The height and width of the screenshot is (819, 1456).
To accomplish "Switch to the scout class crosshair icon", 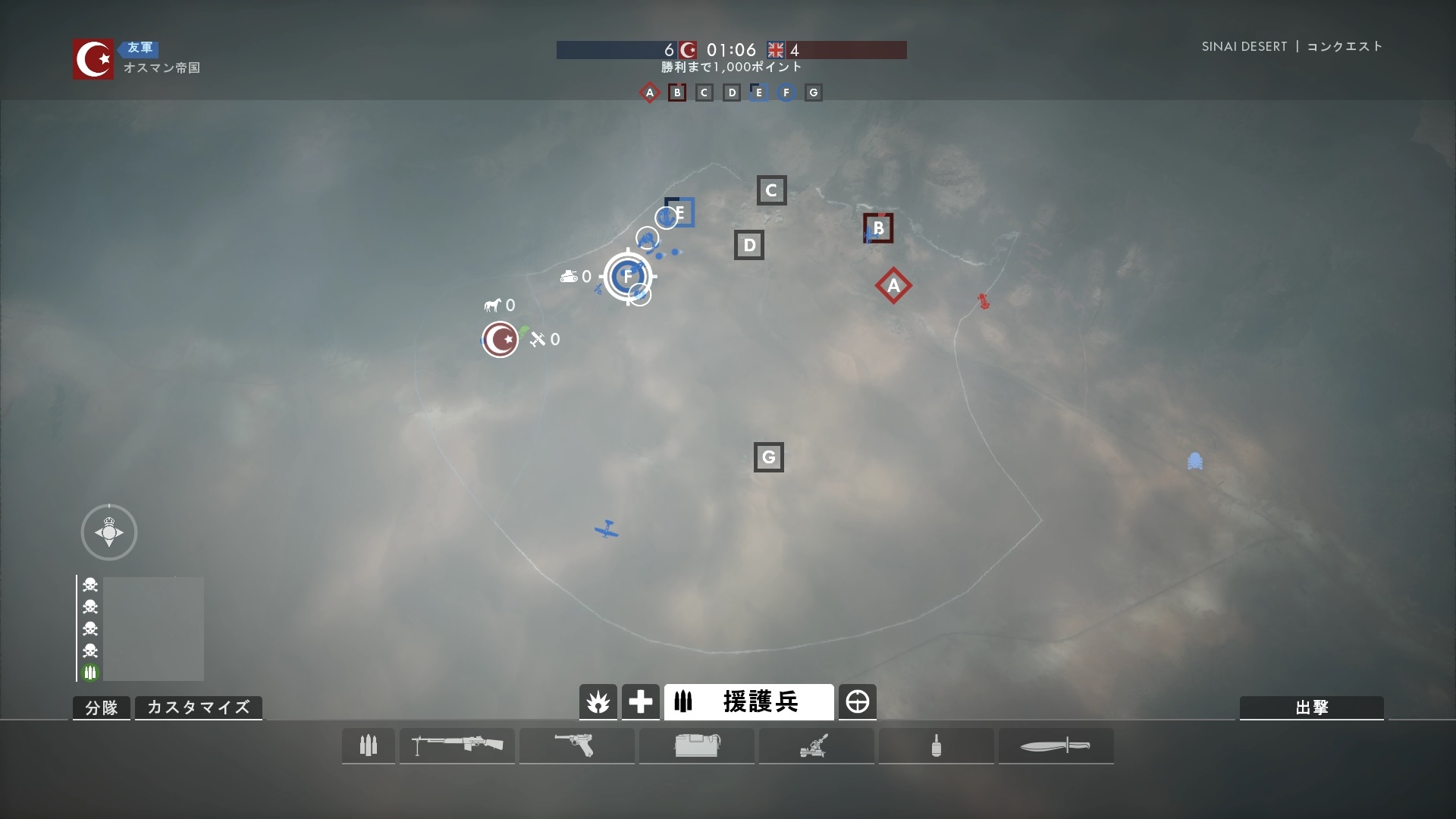I will tap(858, 702).
